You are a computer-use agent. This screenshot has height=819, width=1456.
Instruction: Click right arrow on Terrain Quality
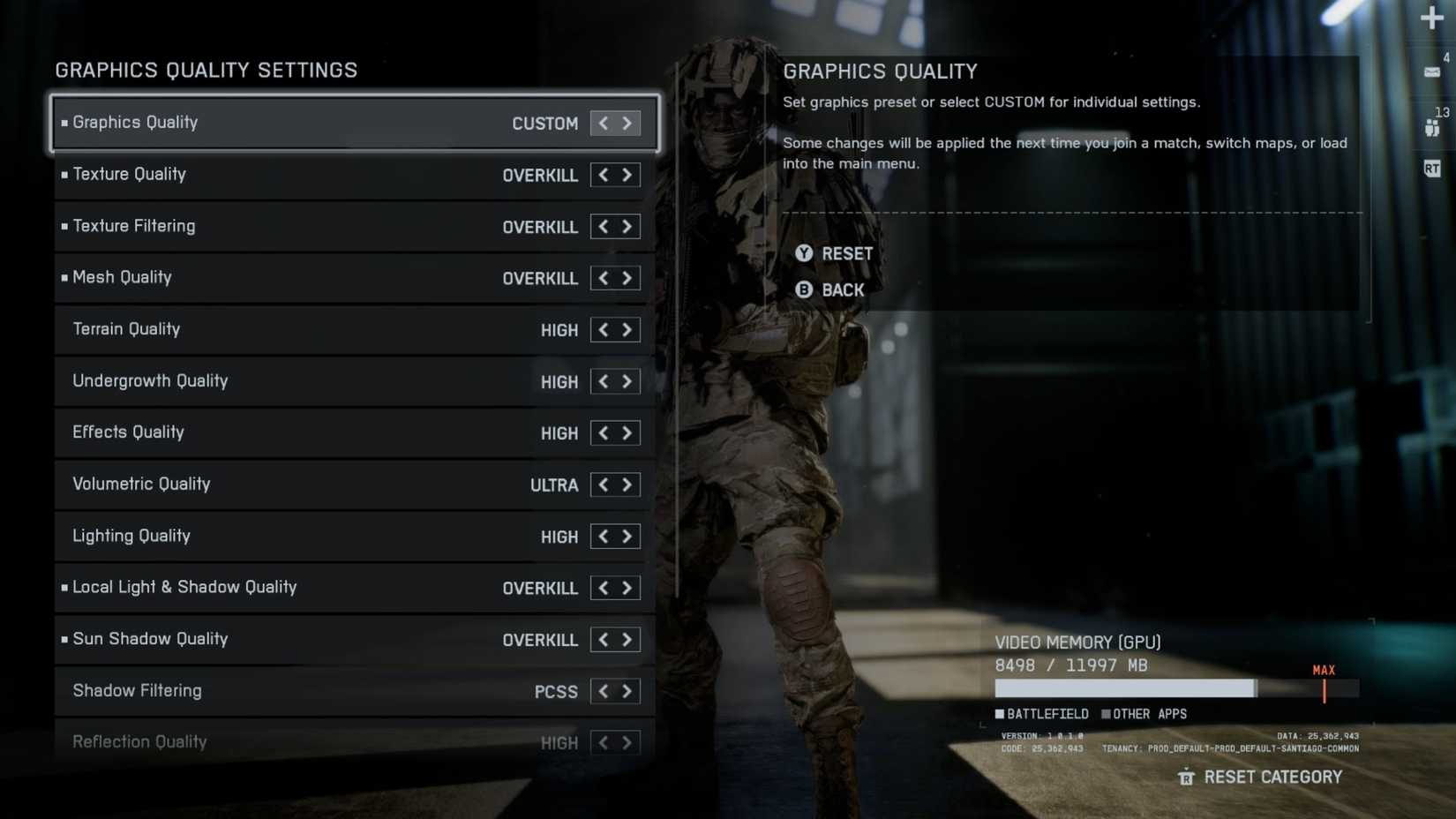point(627,329)
